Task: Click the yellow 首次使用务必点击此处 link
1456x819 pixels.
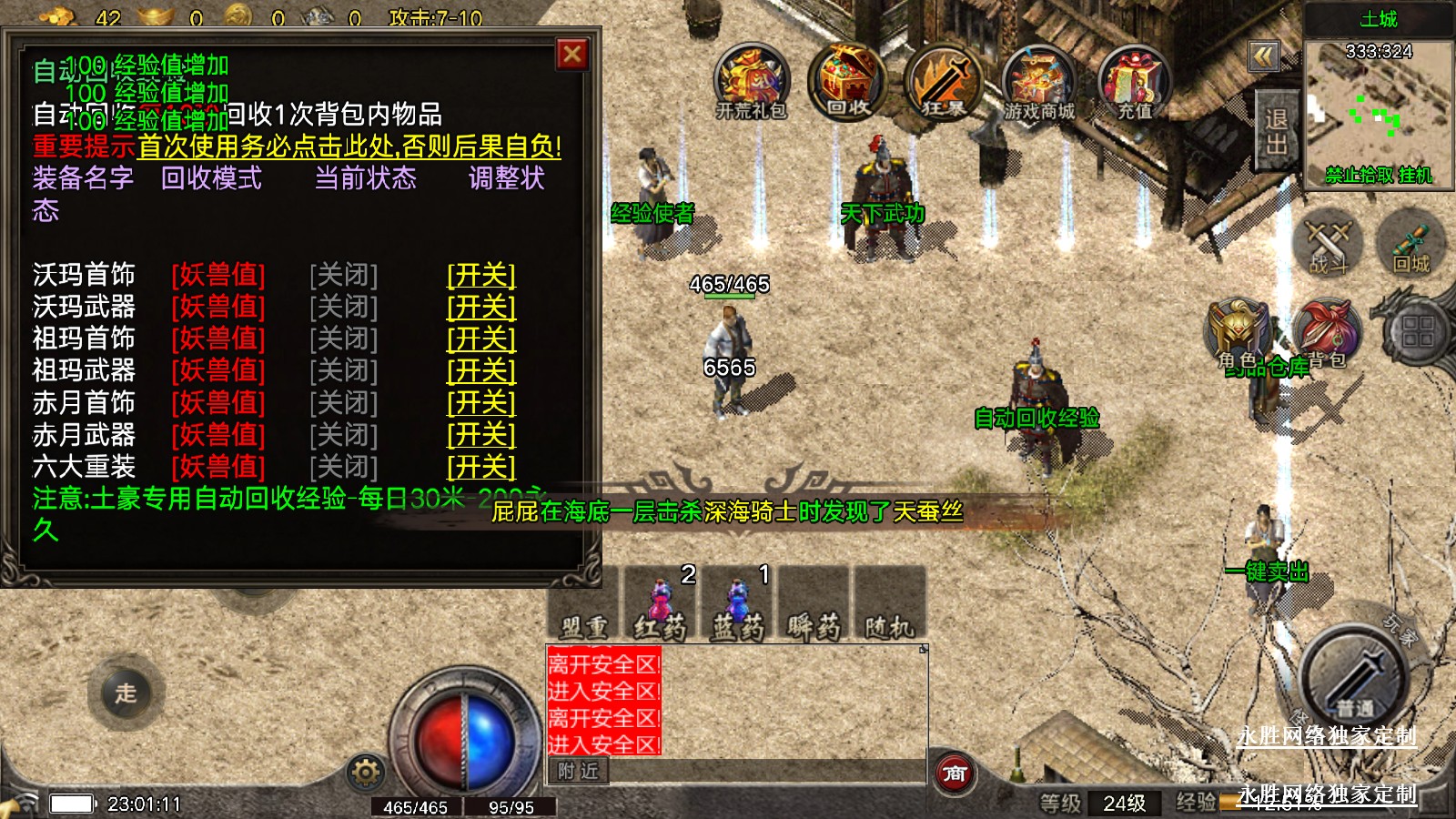Action: (x=349, y=147)
